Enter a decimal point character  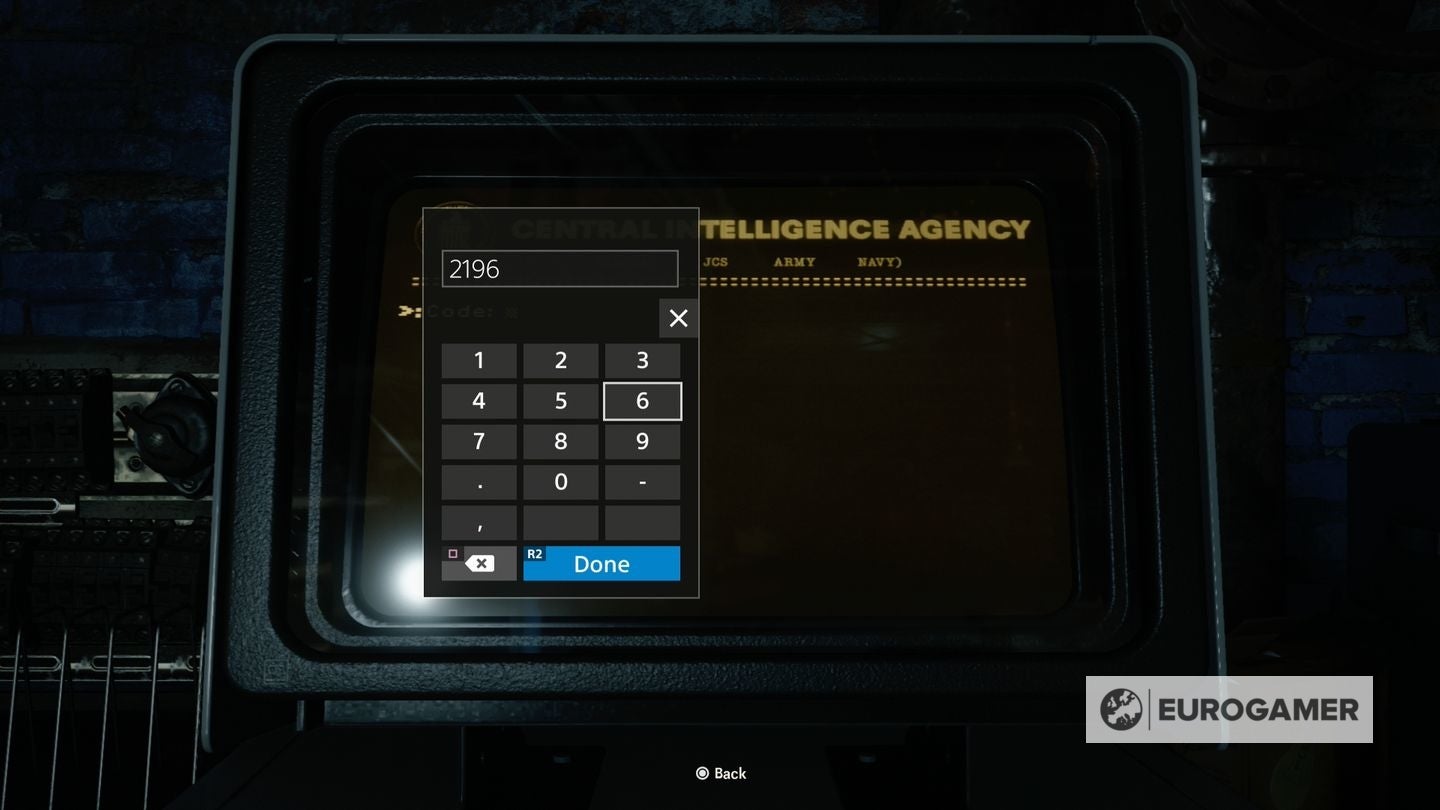point(479,481)
